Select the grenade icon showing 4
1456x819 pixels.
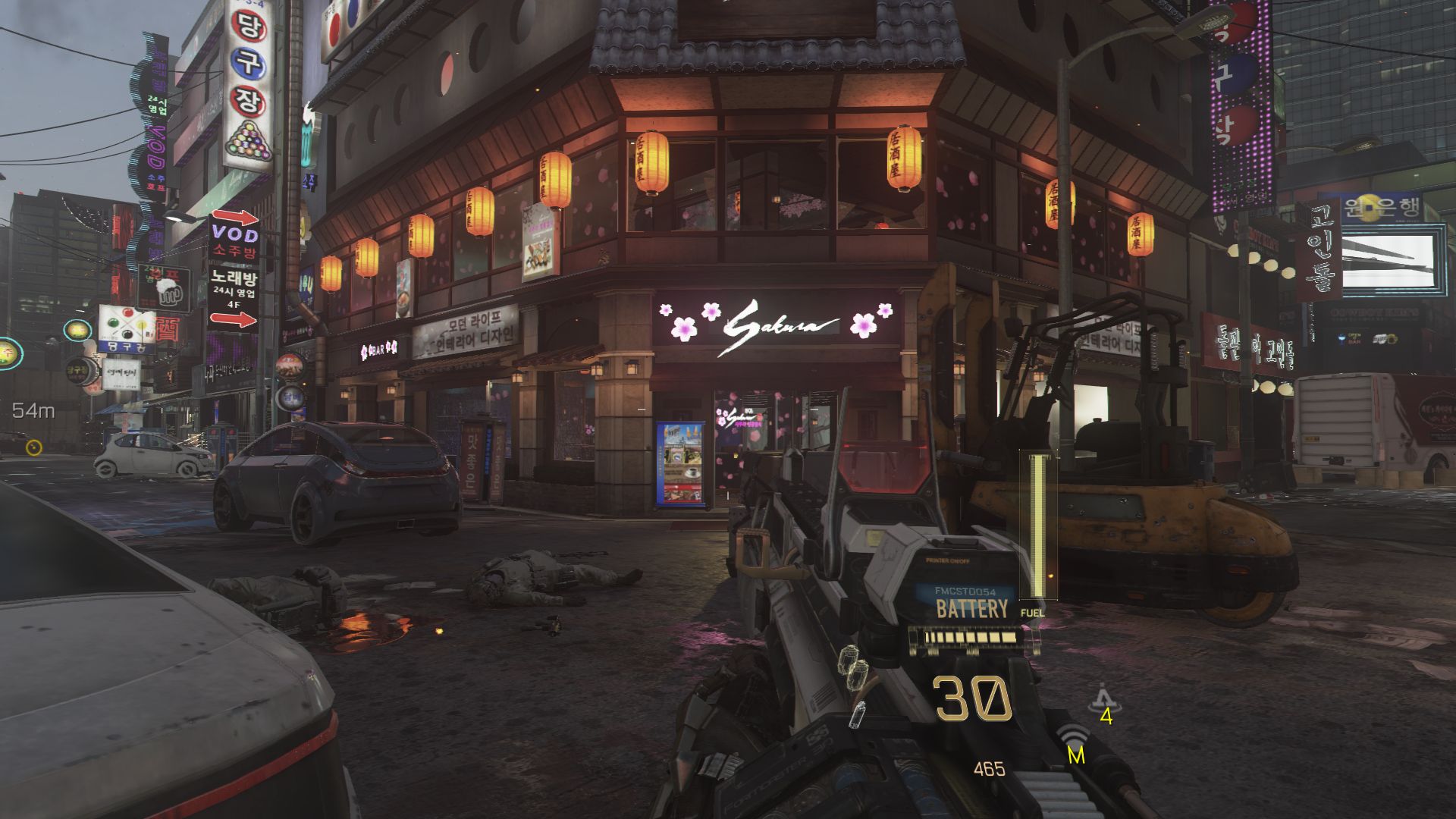point(1101,701)
